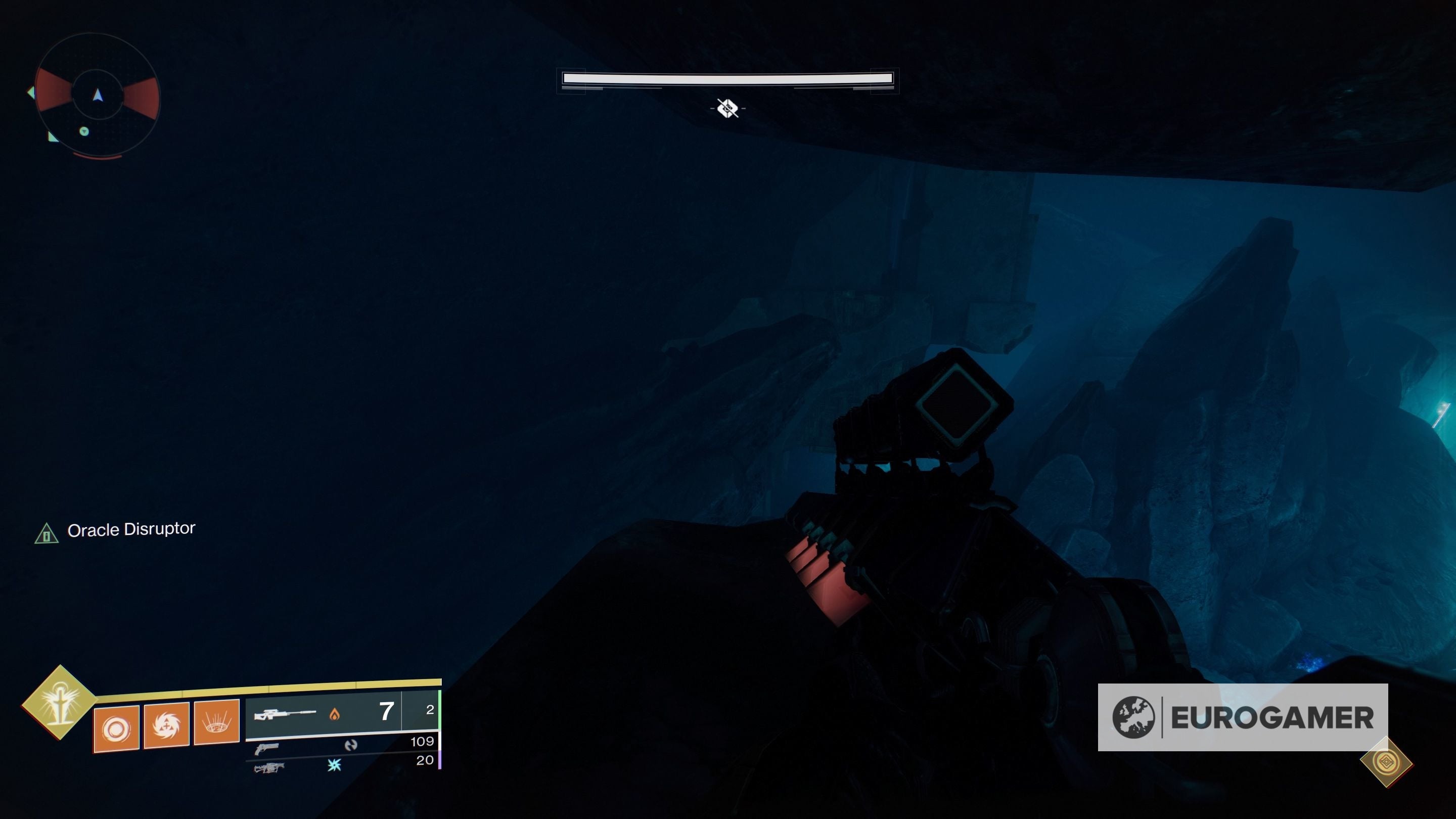
Task: Select the solar grenade ability icon
Action: click(115, 727)
